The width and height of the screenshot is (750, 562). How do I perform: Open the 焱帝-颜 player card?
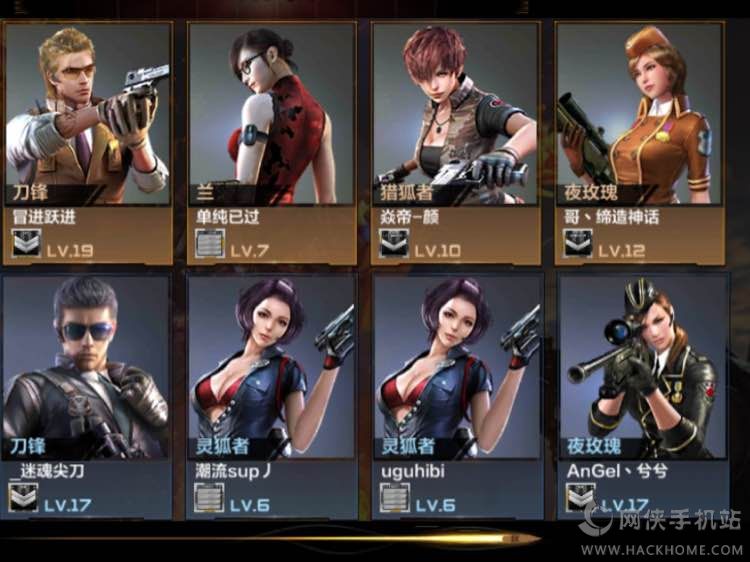coord(455,142)
